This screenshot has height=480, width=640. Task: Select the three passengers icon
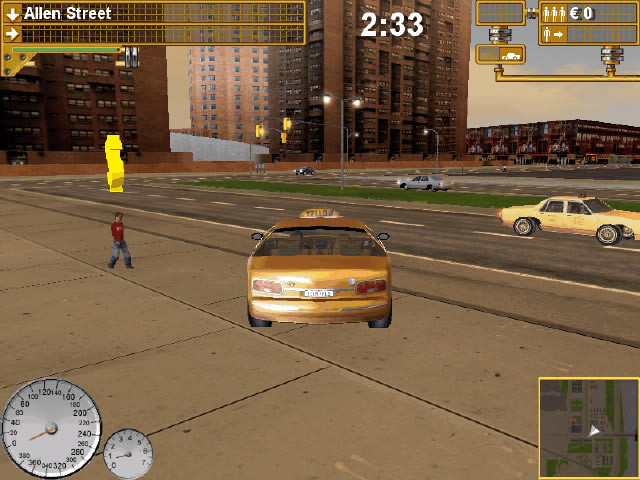(553, 14)
